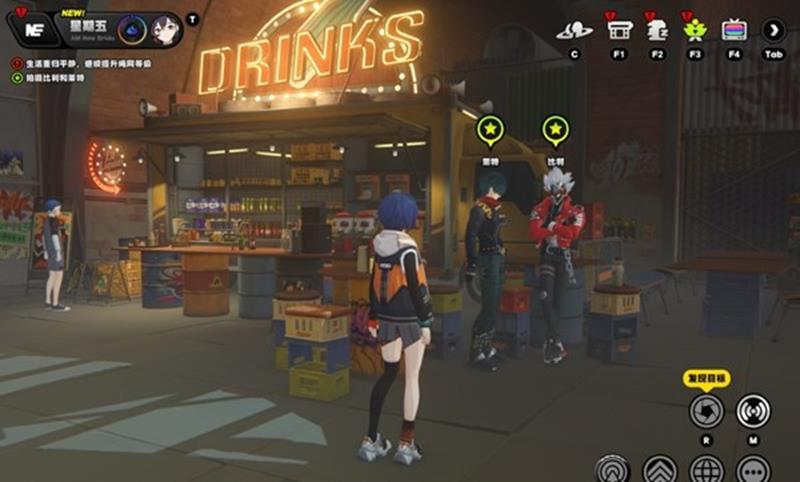Open the planet and character silhouette icon

(x=574, y=30)
